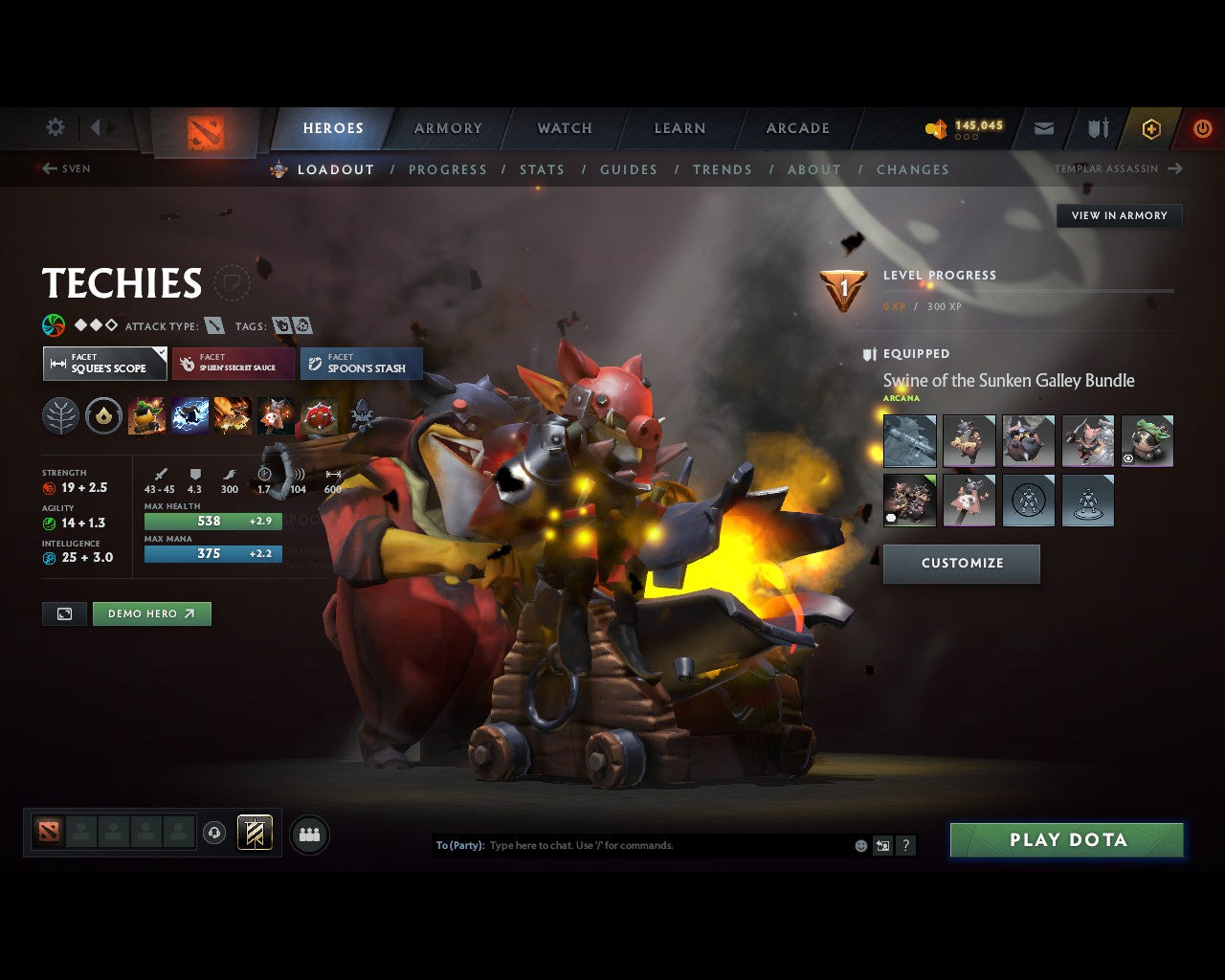
Task: Open the Watch menu
Action: pos(564,128)
